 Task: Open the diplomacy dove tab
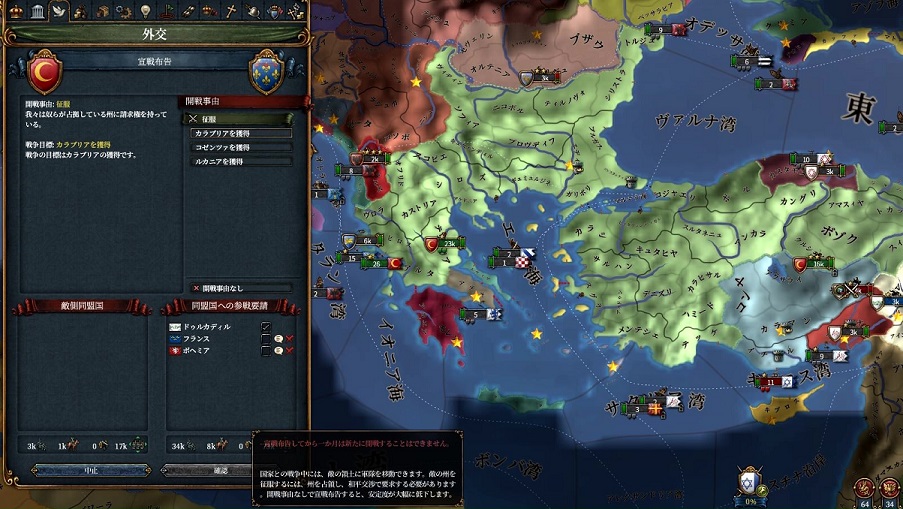coord(58,11)
